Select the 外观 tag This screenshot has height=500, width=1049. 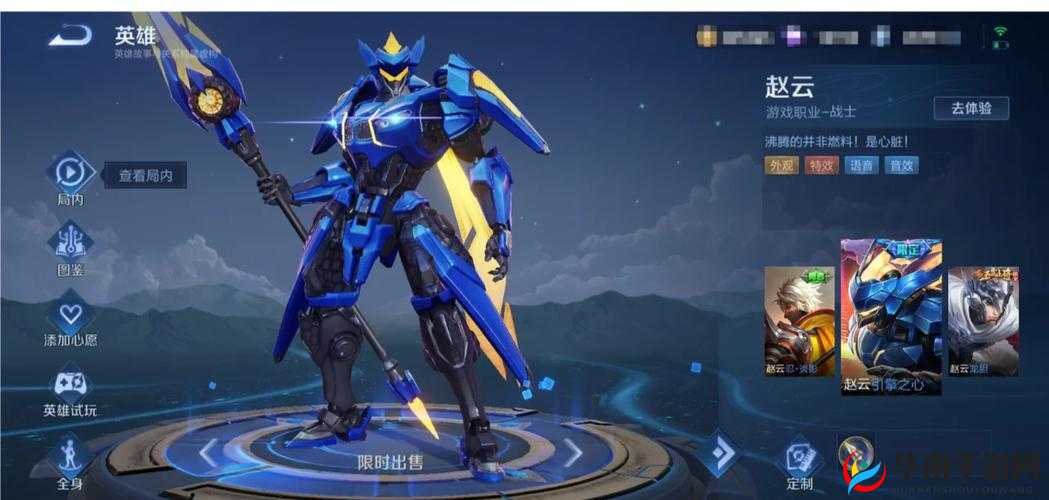[781, 166]
